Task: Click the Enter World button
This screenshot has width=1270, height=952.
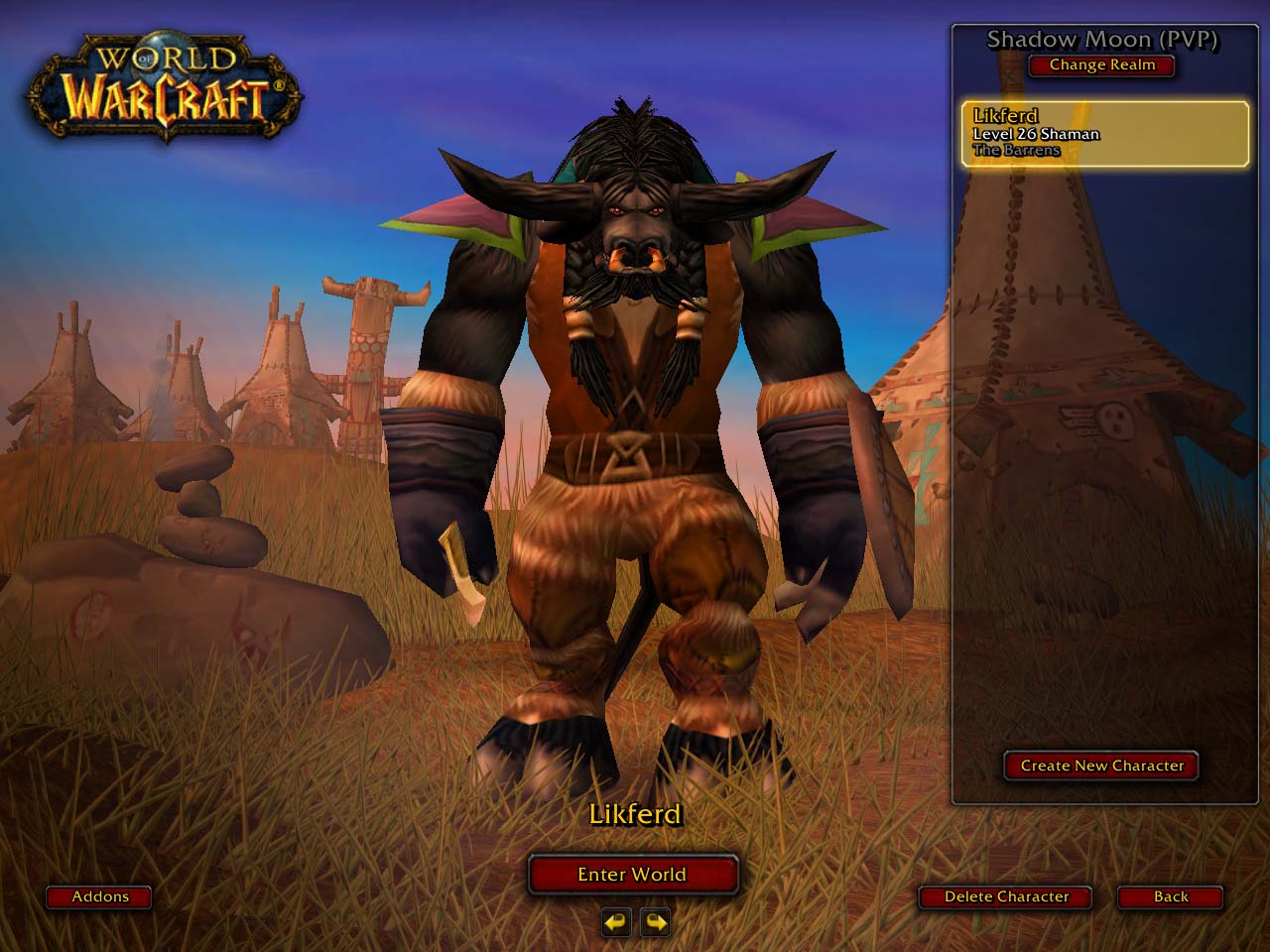Action: tap(632, 875)
